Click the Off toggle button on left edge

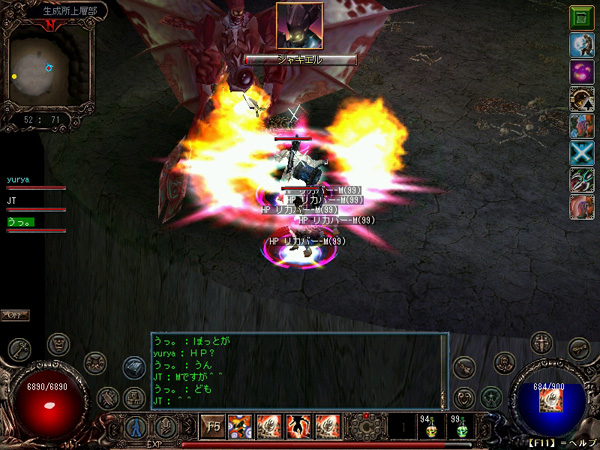pos(14,315)
